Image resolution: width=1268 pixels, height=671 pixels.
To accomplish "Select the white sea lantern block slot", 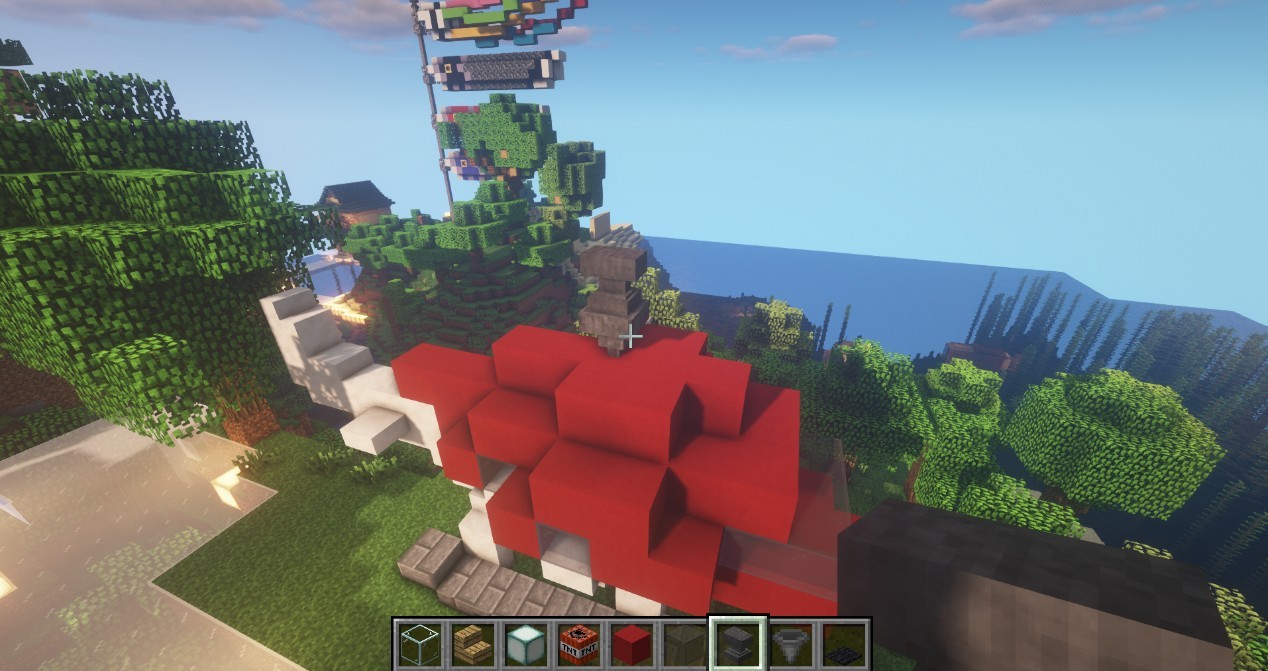I will pos(524,645).
